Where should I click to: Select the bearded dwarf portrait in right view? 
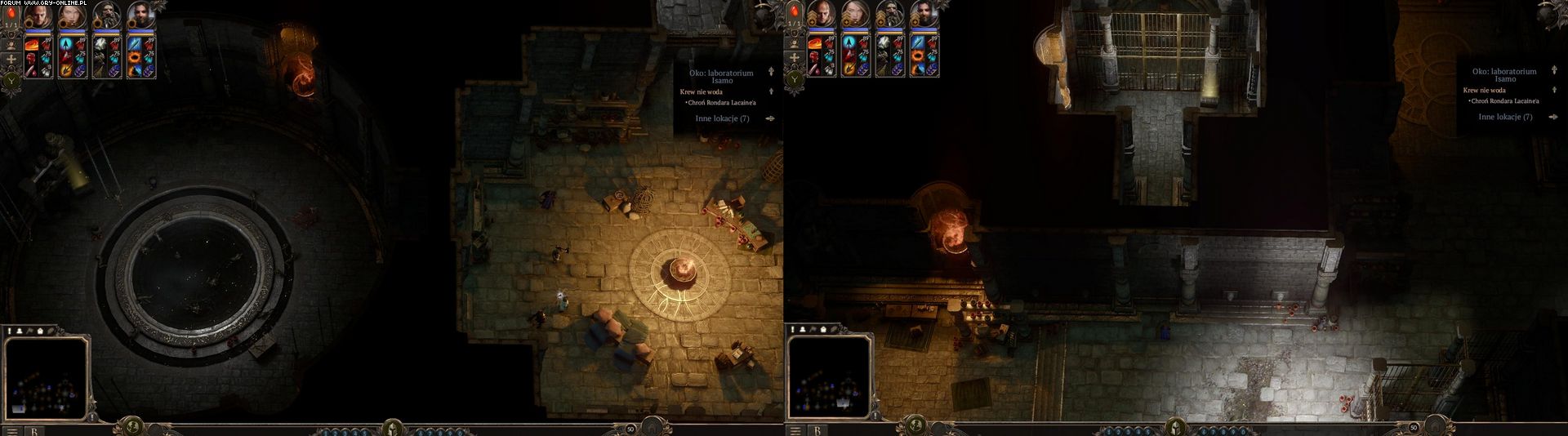[x=890, y=14]
